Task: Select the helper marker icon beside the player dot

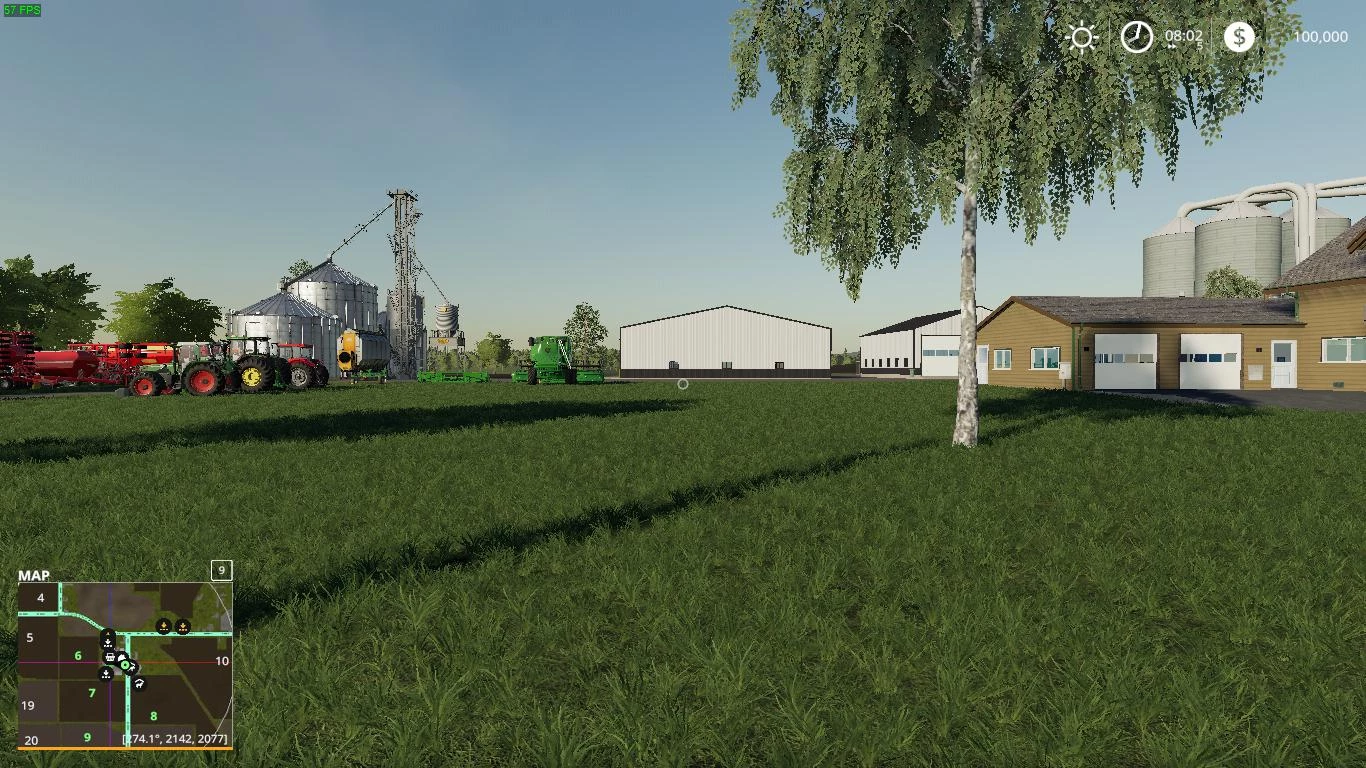Action: pos(133,666)
